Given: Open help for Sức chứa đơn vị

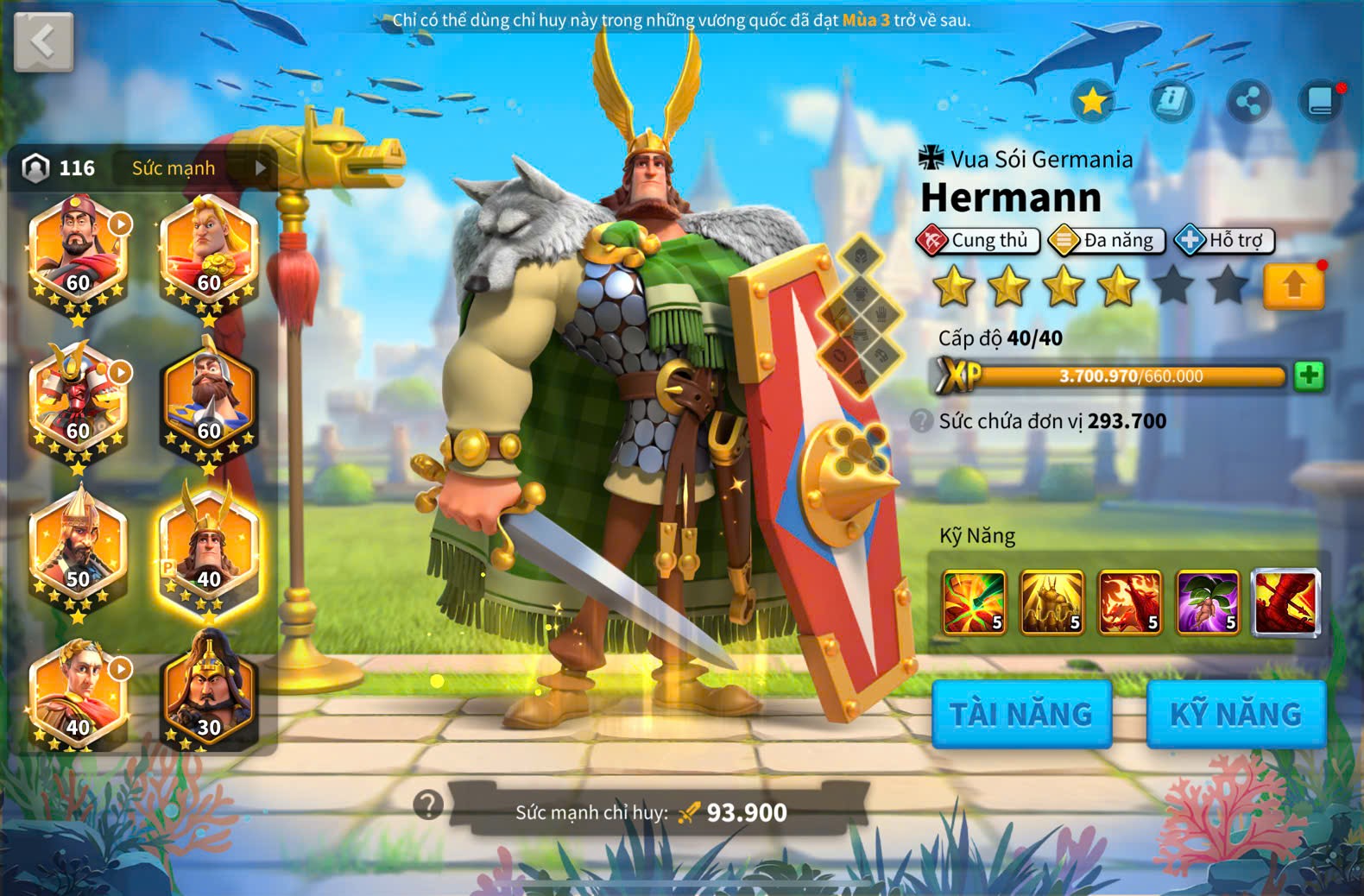Looking at the screenshot, I should 922,421.
